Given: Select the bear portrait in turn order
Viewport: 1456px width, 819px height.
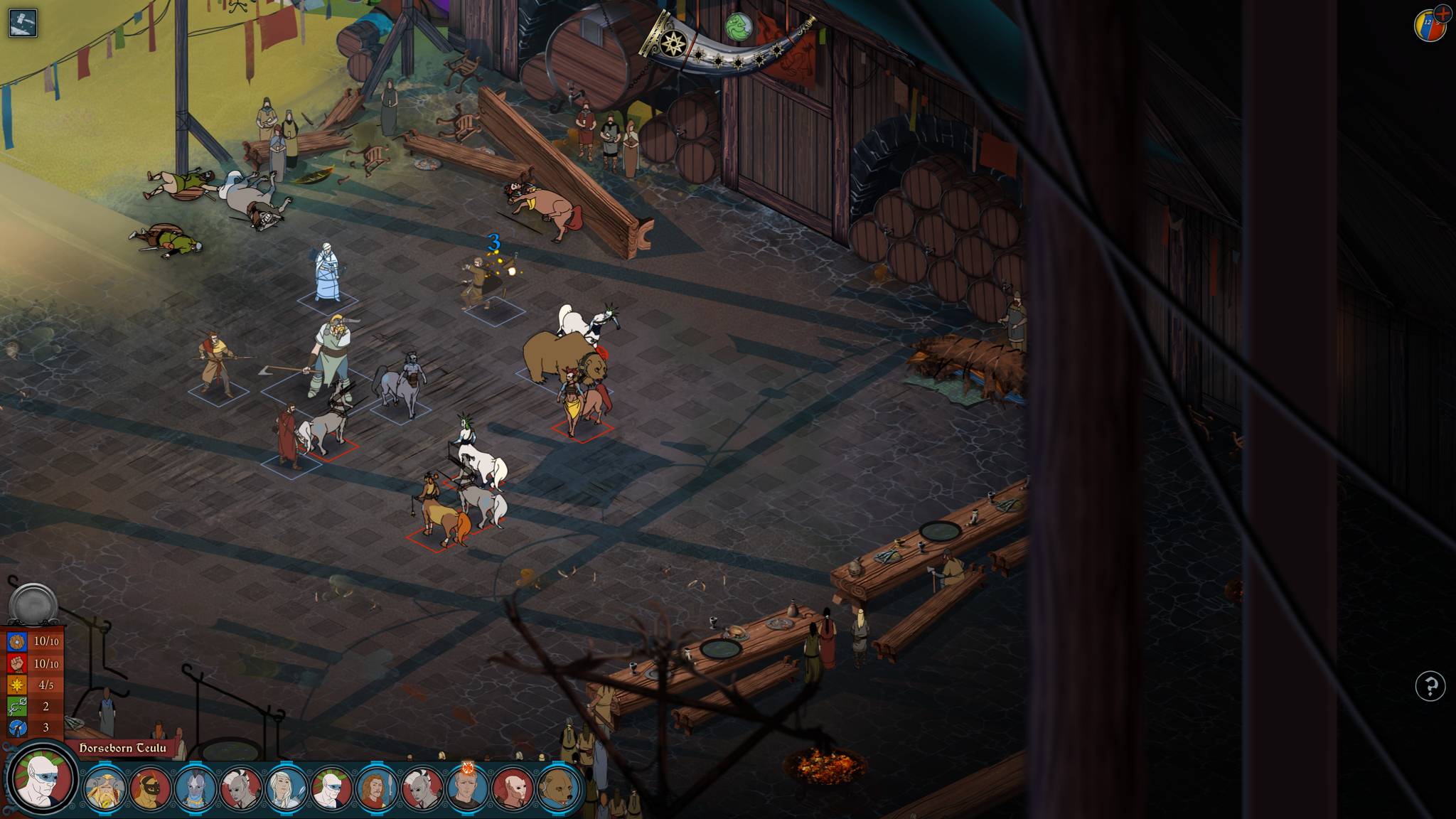Looking at the screenshot, I should (x=558, y=788).
